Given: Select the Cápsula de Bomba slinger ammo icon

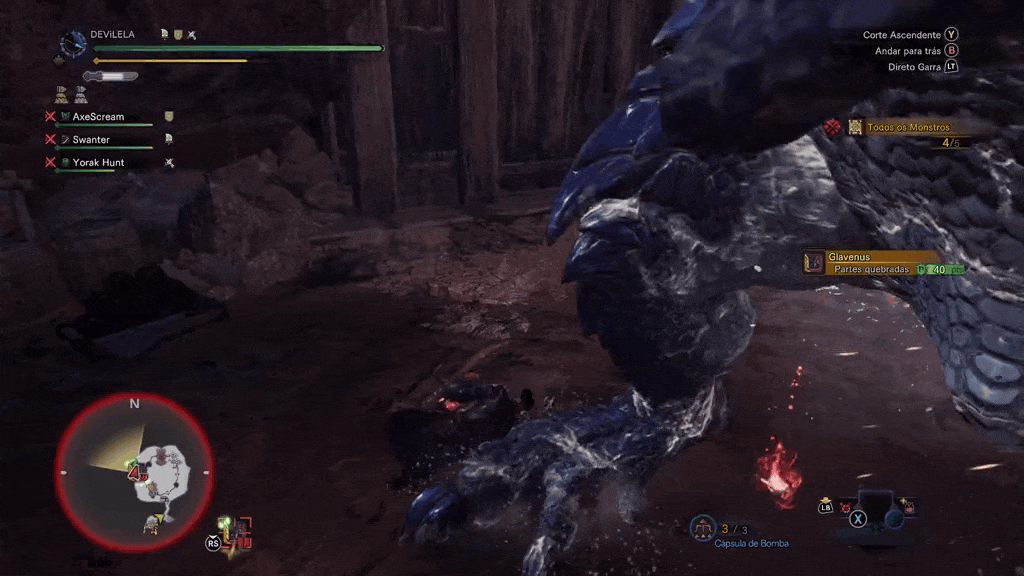Looking at the screenshot, I should 703,527.
